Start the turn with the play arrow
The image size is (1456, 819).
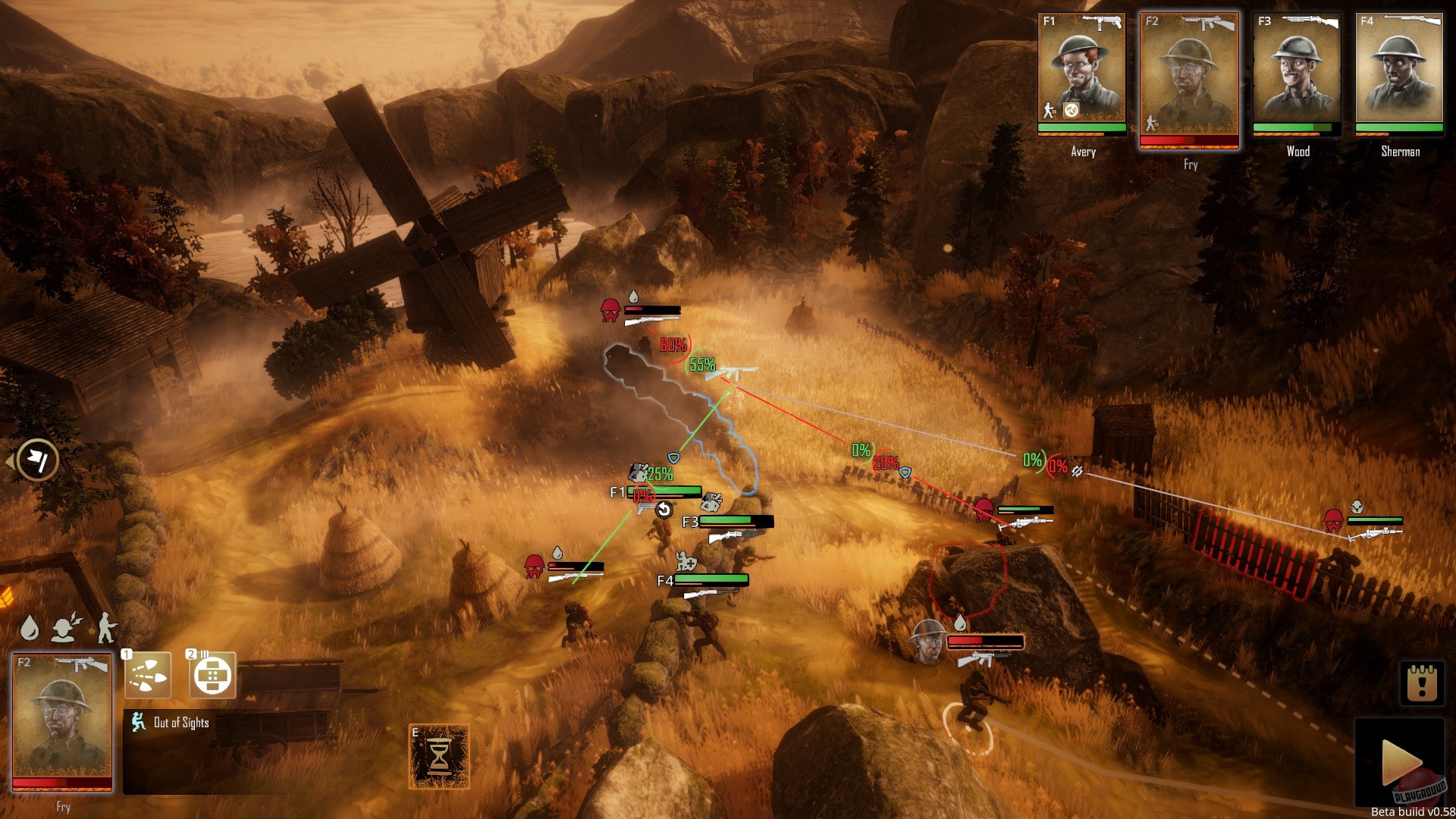click(x=1400, y=761)
